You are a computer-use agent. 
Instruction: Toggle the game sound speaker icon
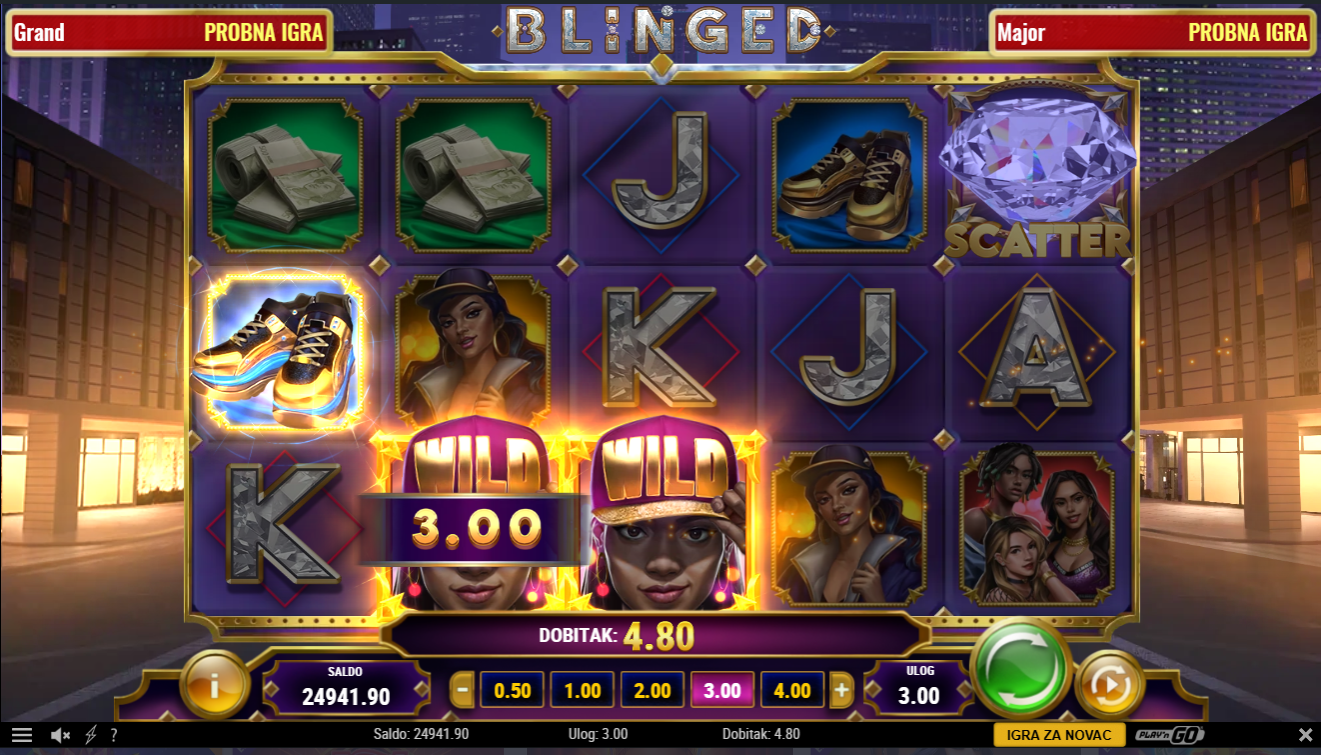point(60,735)
